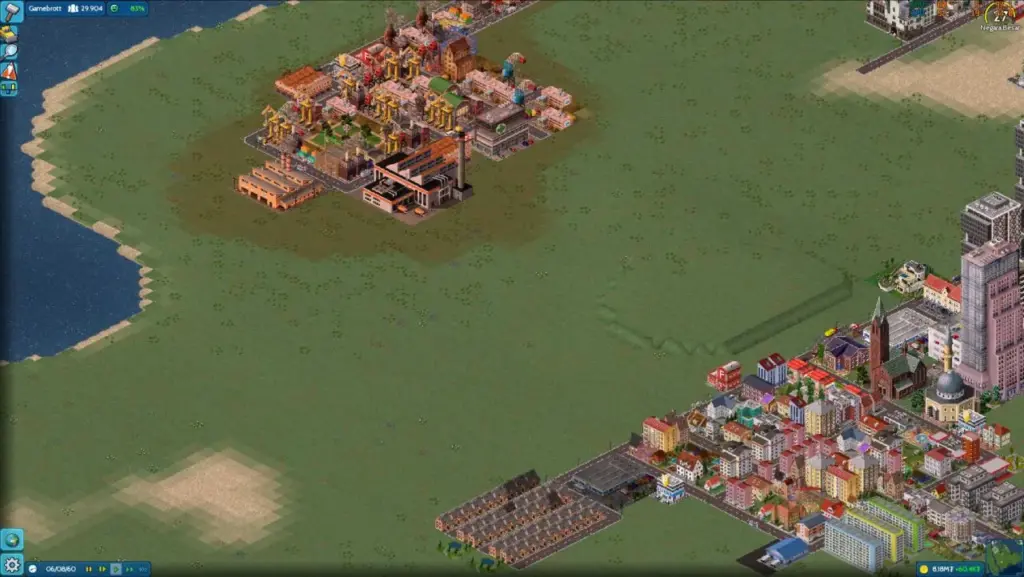This screenshot has width=1024, height=577.
Task: Open the globe region view button
Action: (11, 539)
